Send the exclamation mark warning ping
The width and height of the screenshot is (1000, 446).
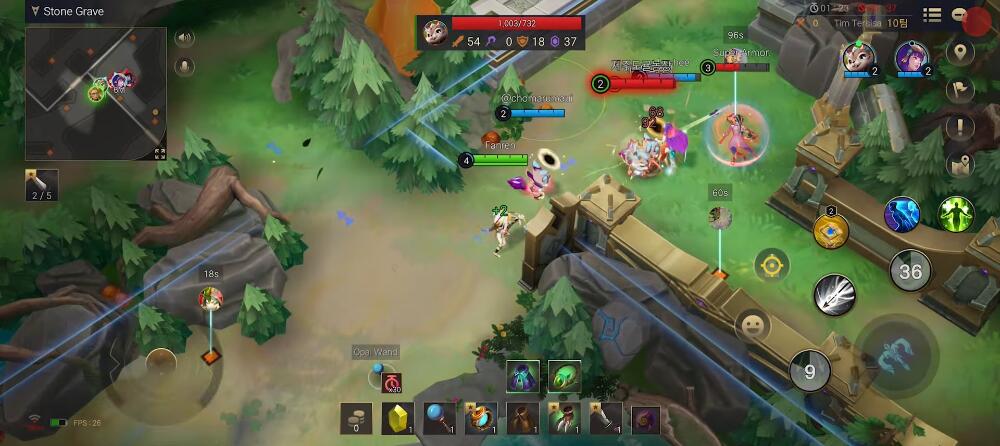coord(961,127)
